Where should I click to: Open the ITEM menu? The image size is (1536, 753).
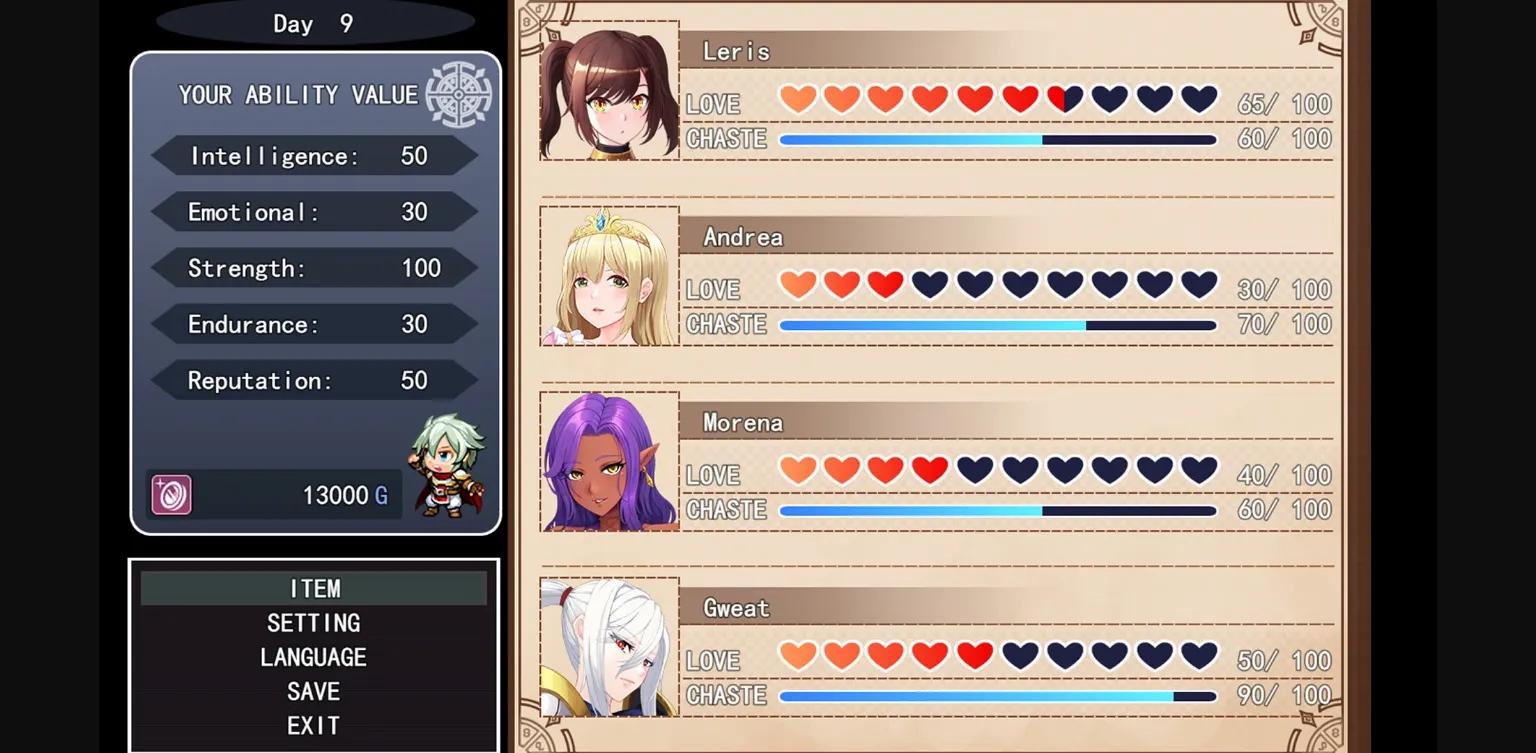[314, 589]
